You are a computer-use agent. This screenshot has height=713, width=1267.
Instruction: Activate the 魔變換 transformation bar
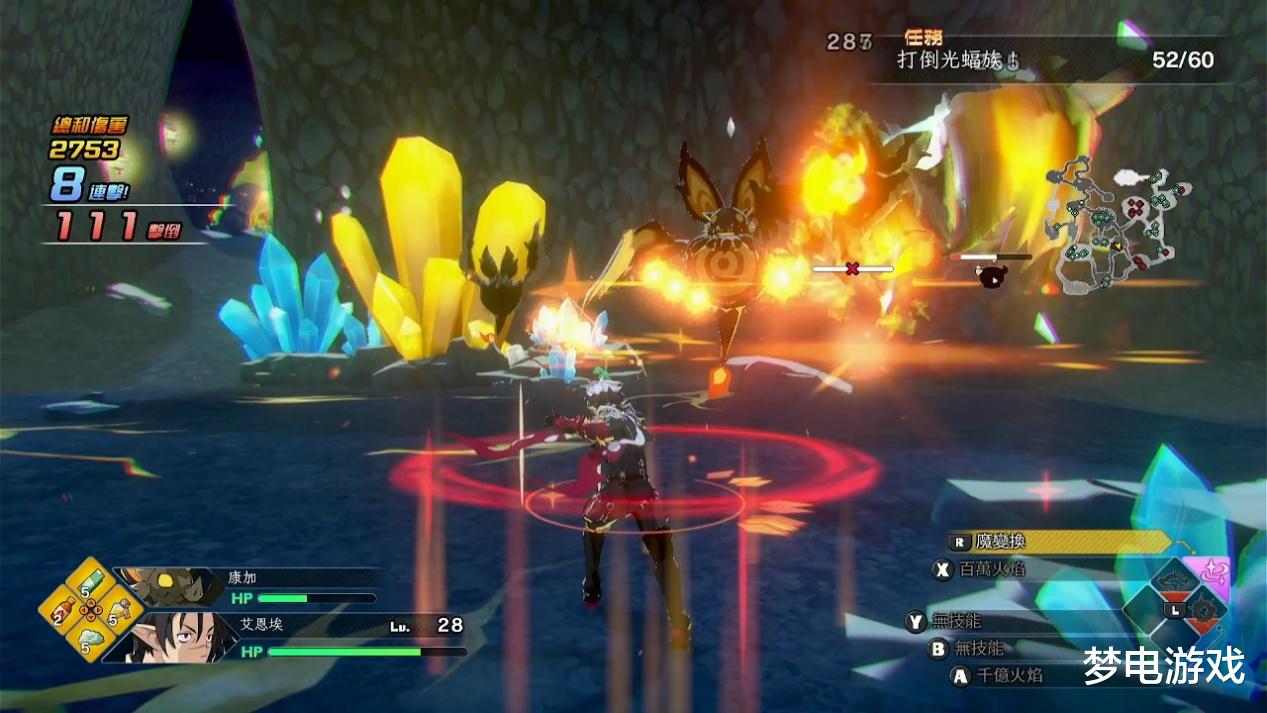[1058, 542]
